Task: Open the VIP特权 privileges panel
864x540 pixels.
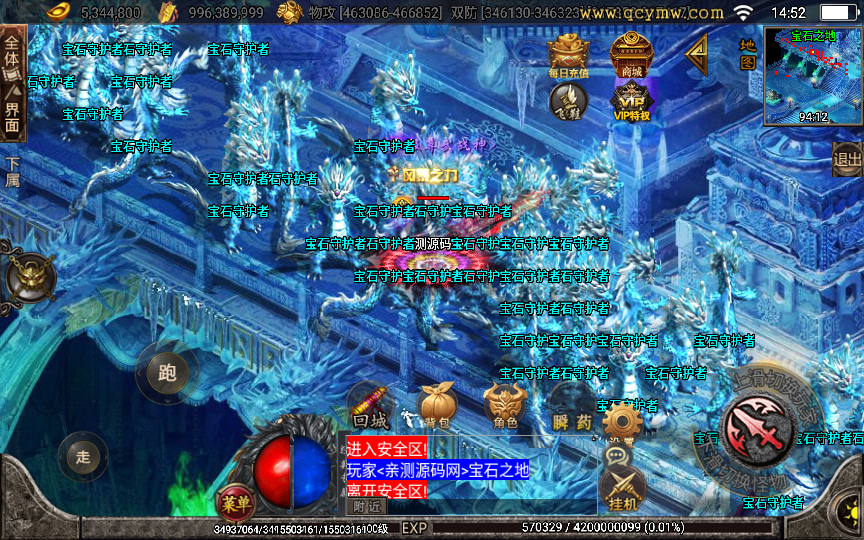Action: pyautogui.click(x=631, y=102)
